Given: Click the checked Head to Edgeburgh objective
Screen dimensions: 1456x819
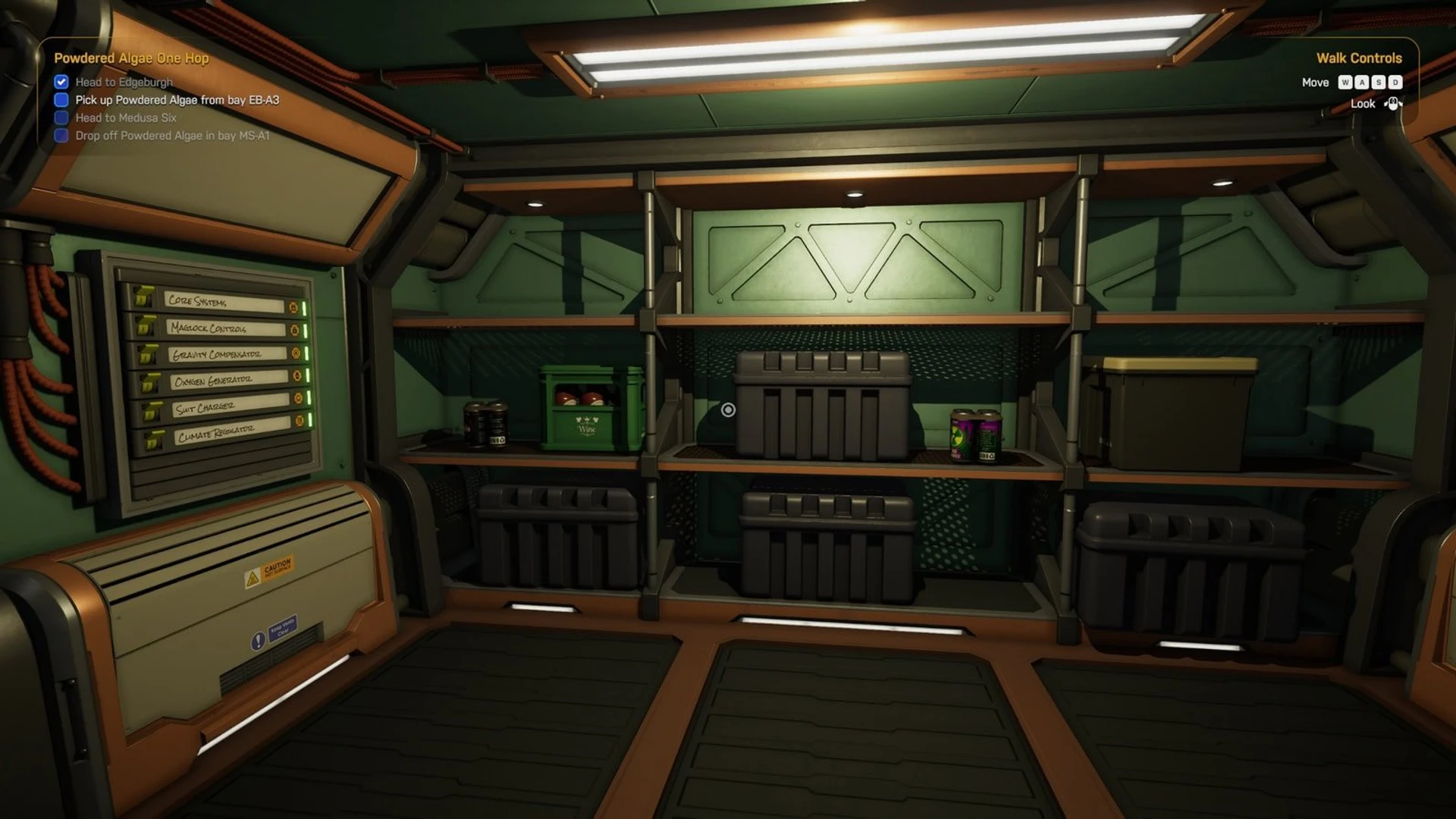Looking at the screenshot, I should 124,82.
